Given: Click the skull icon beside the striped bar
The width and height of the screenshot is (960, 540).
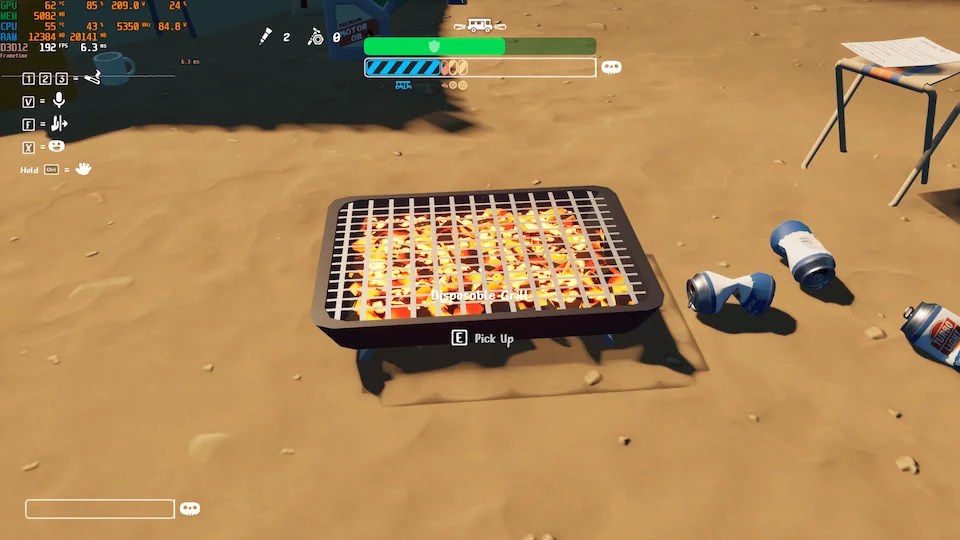Looking at the screenshot, I should pos(611,67).
